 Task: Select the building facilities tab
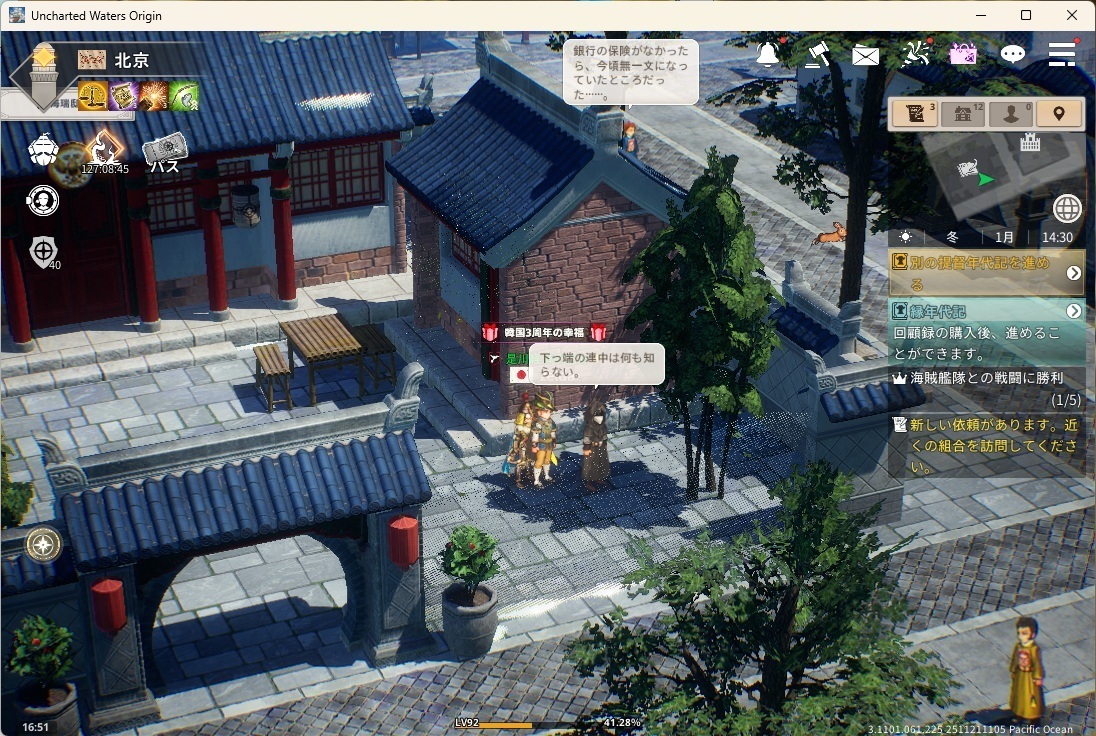tap(962, 114)
